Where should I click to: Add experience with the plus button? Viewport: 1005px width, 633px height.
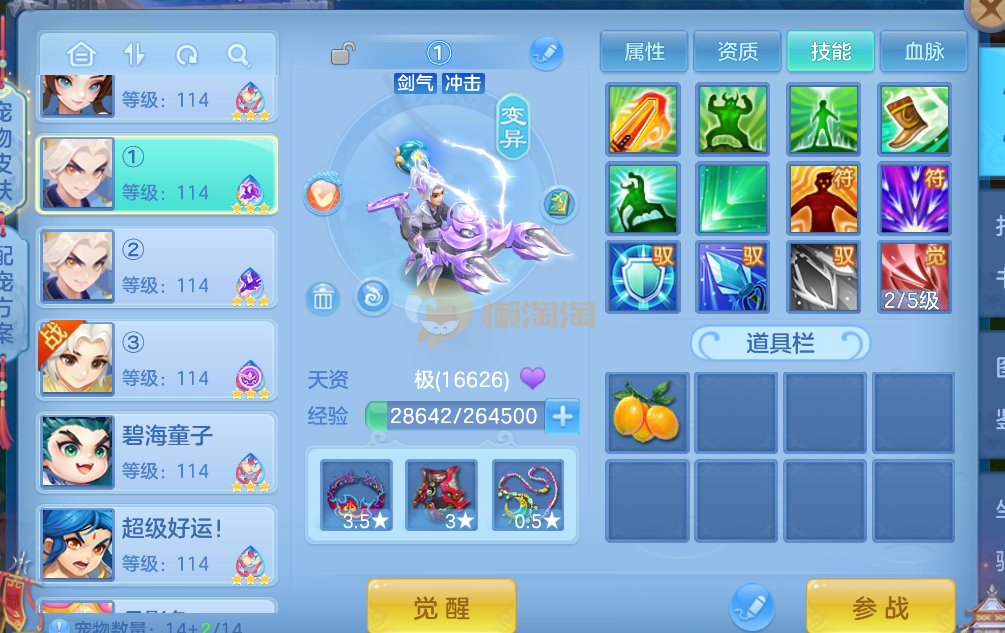(x=563, y=416)
